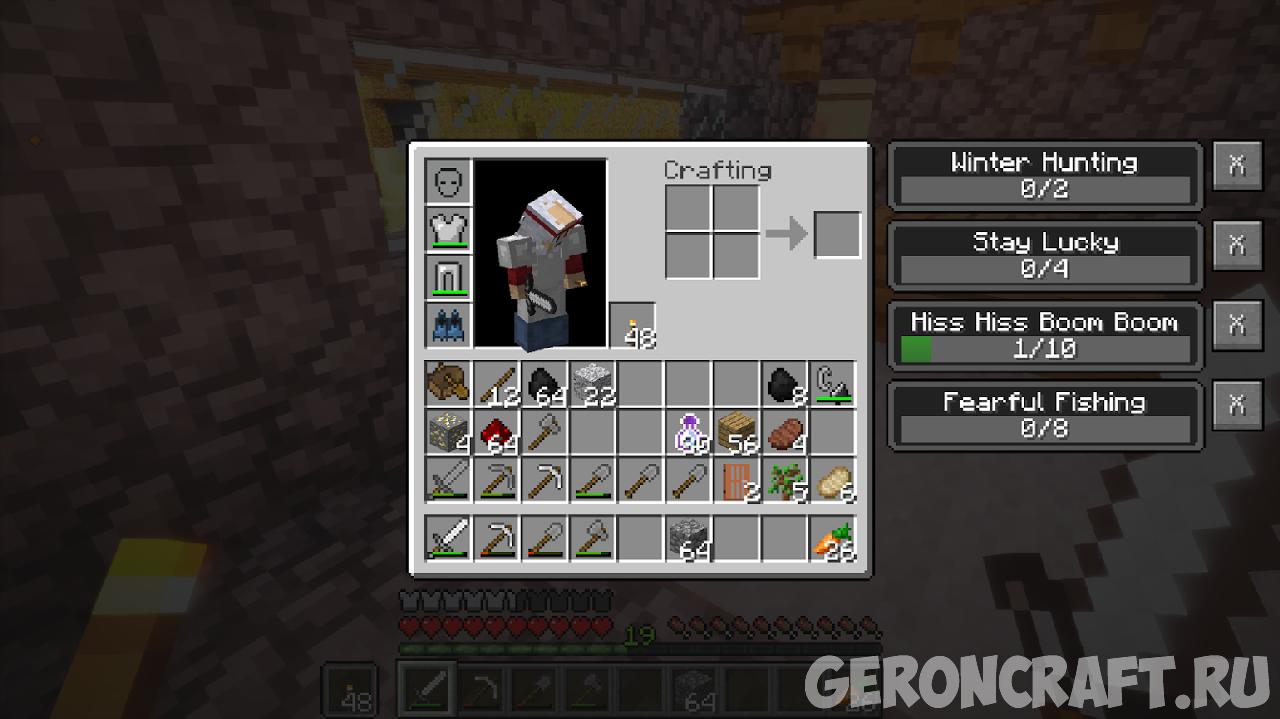
Task: Pick up the gold ore stack
Action: click(x=448, y=433)
